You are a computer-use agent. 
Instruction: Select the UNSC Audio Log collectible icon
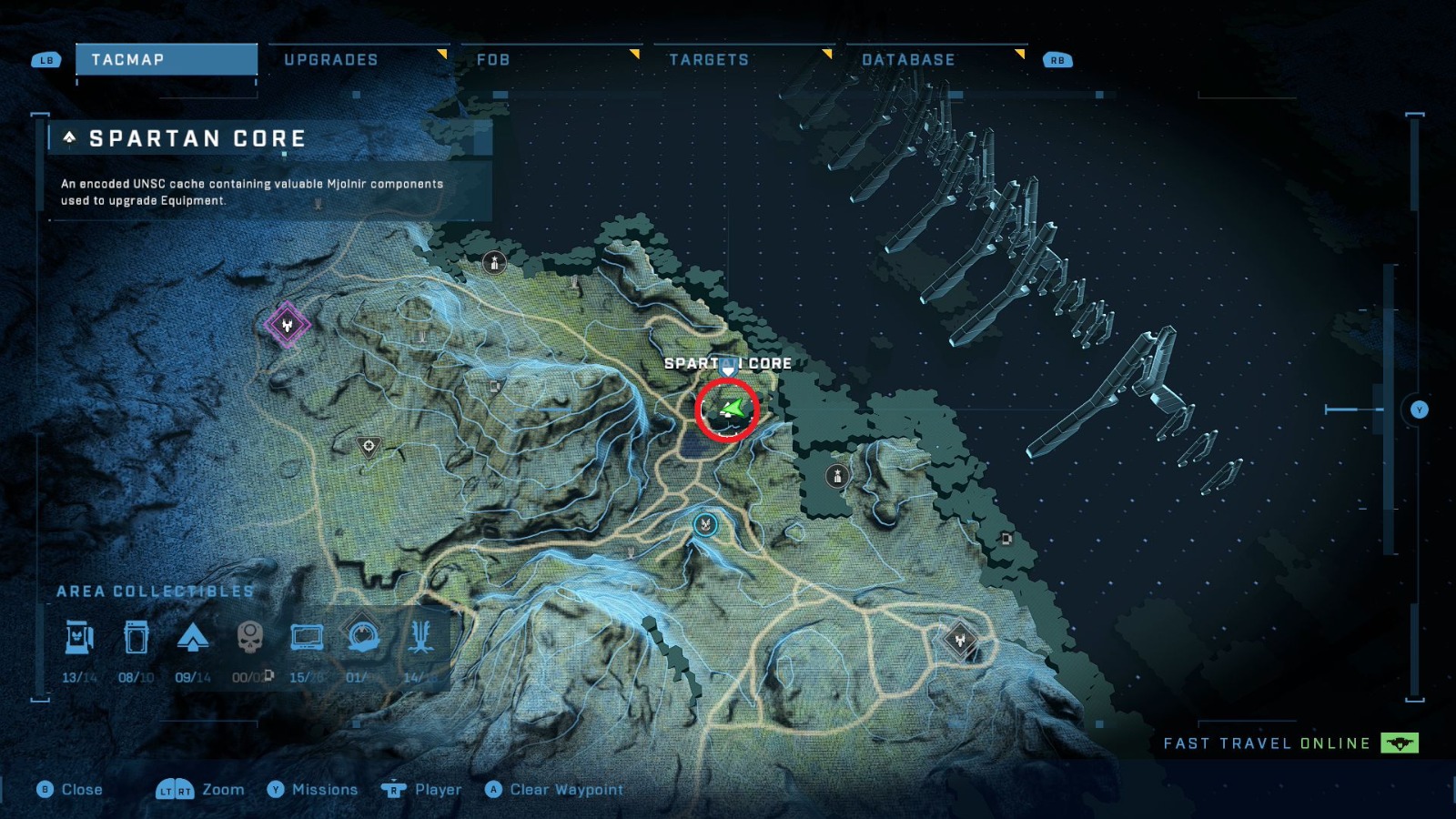pos(137,640)
